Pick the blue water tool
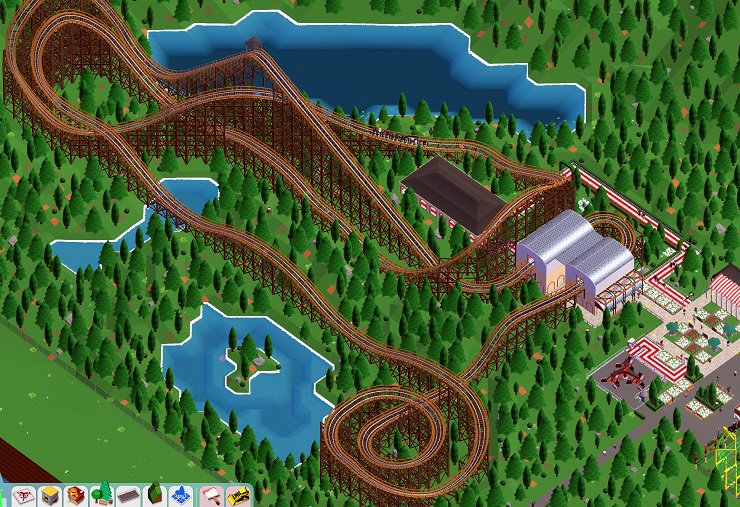 (x=180, y=495)
